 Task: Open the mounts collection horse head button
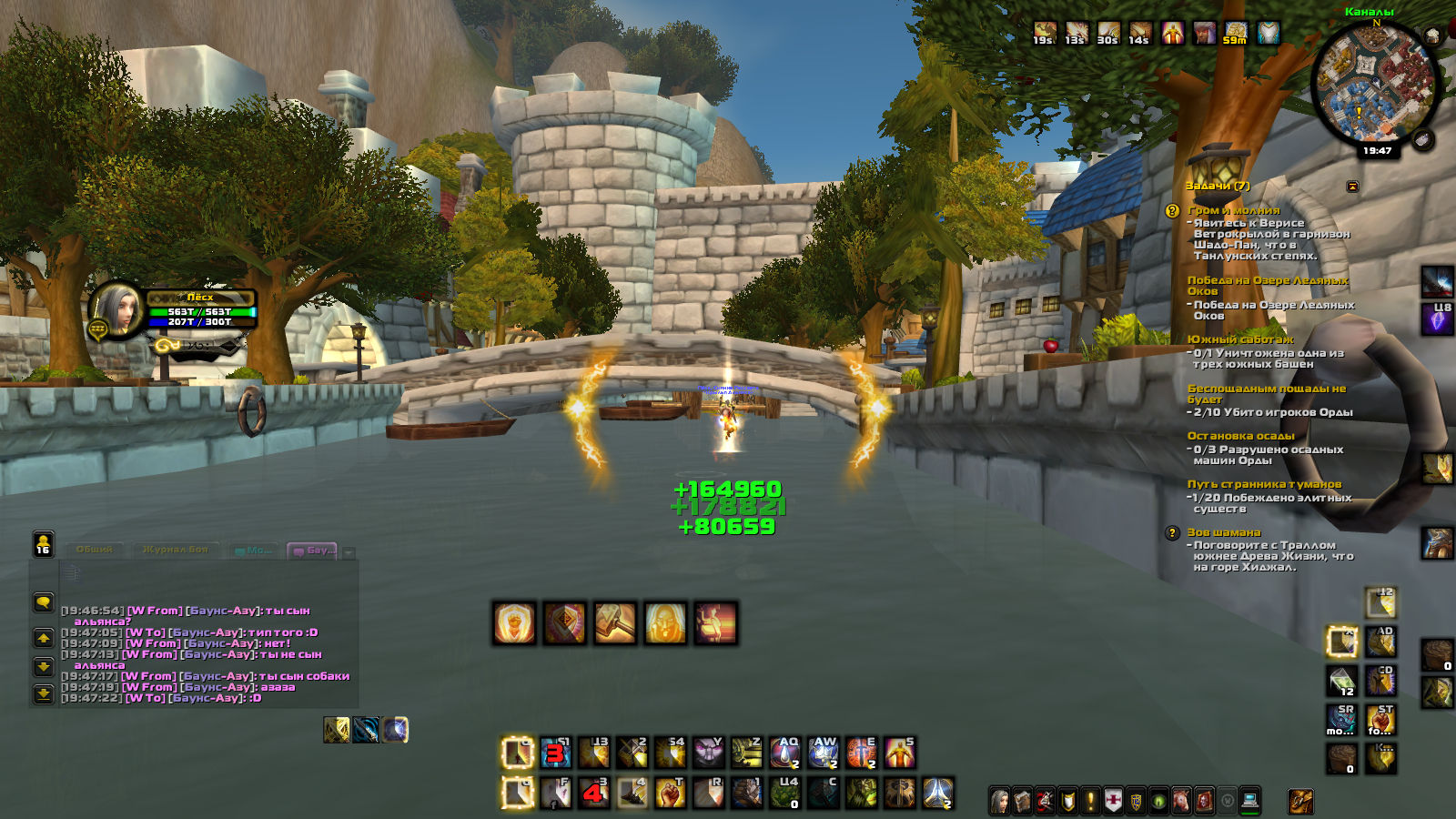pyautogui.click(x=1181, y=801)
